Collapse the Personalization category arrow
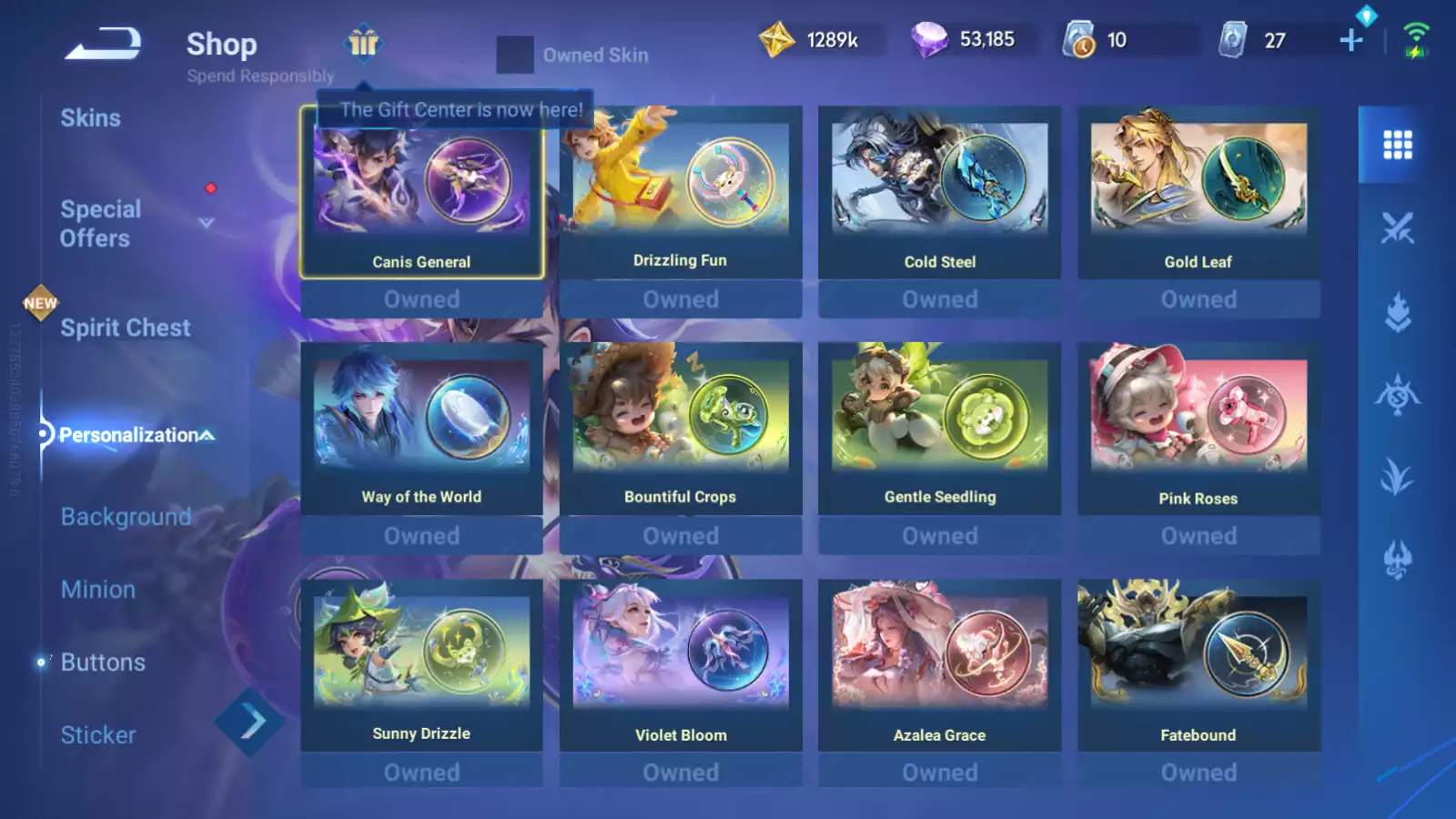 (x=206, y=435)
